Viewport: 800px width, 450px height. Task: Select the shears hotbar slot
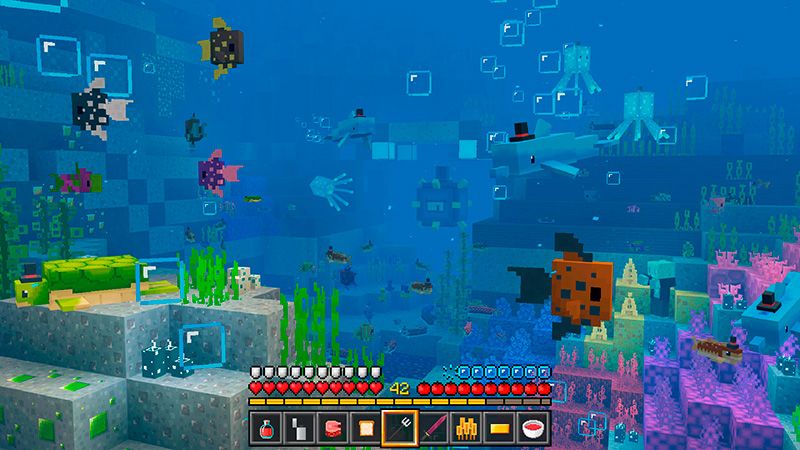(300, 428)
